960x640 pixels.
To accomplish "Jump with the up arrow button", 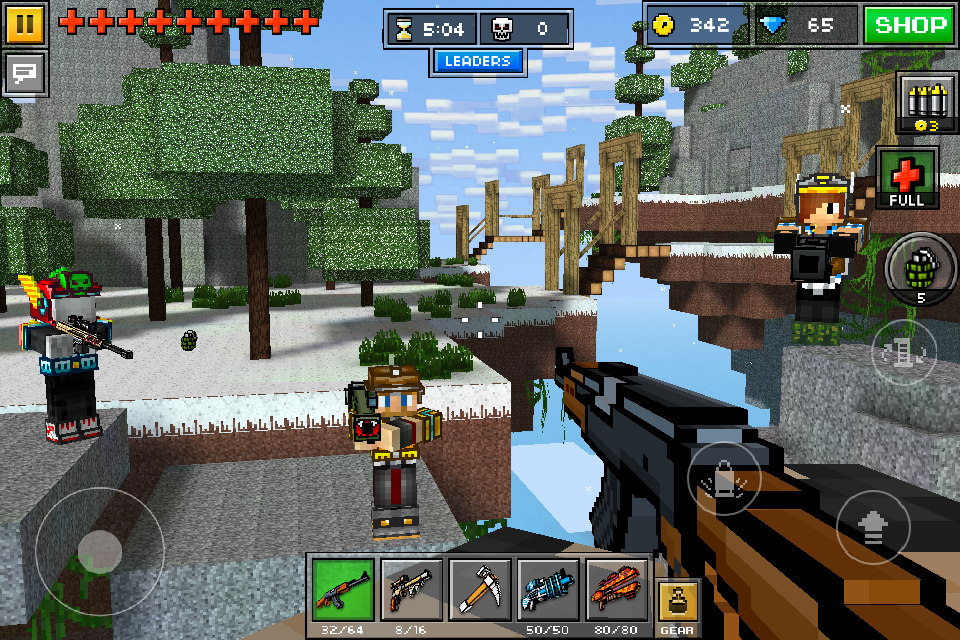I will [x=873, y=527].
